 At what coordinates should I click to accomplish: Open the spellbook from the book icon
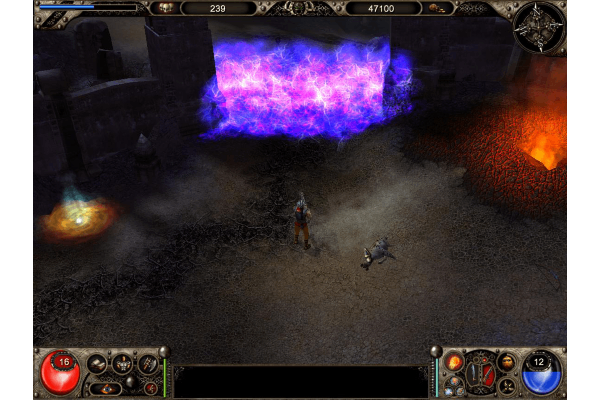[97, 364]
